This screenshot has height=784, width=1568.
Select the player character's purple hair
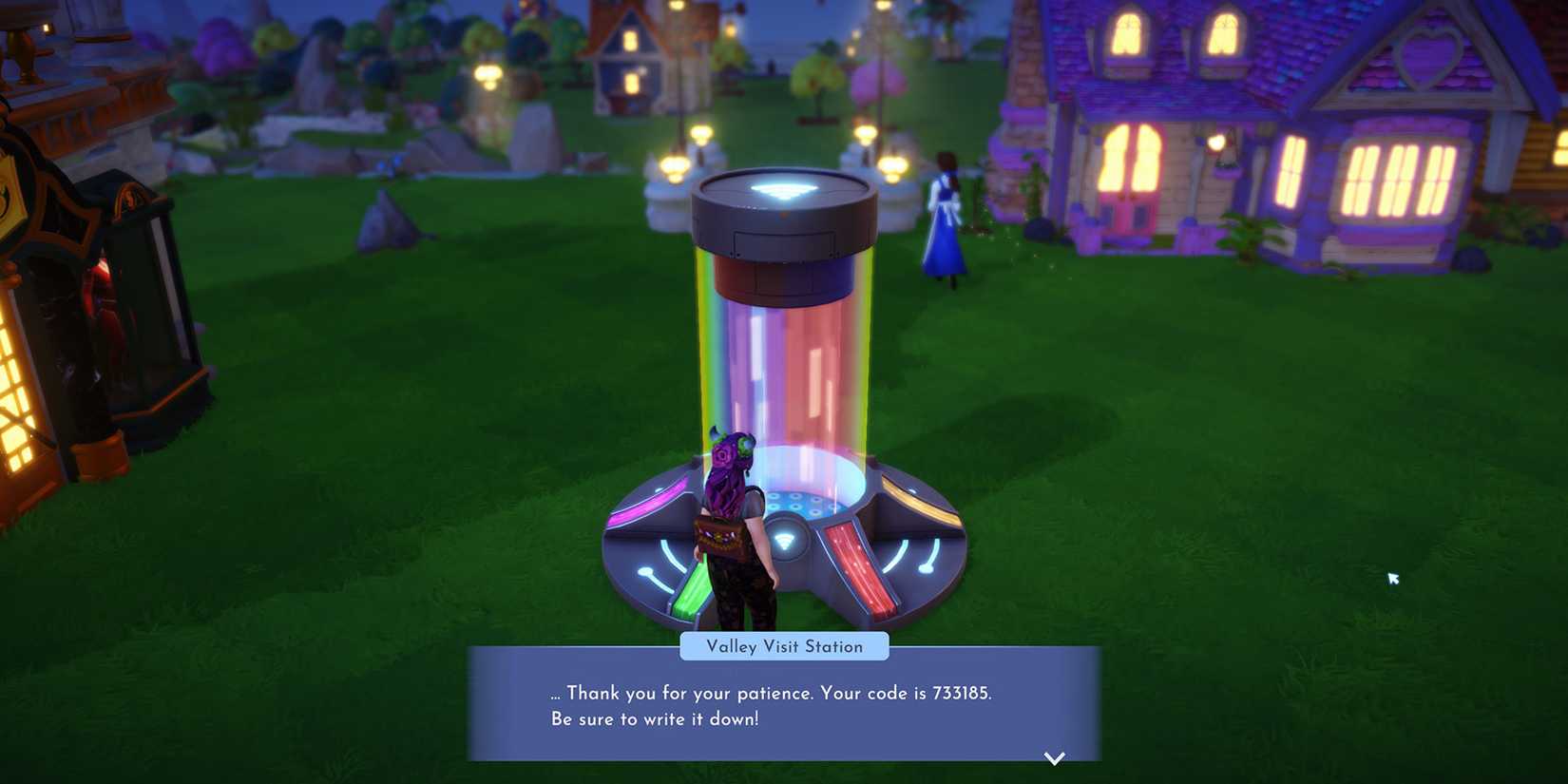727,466
